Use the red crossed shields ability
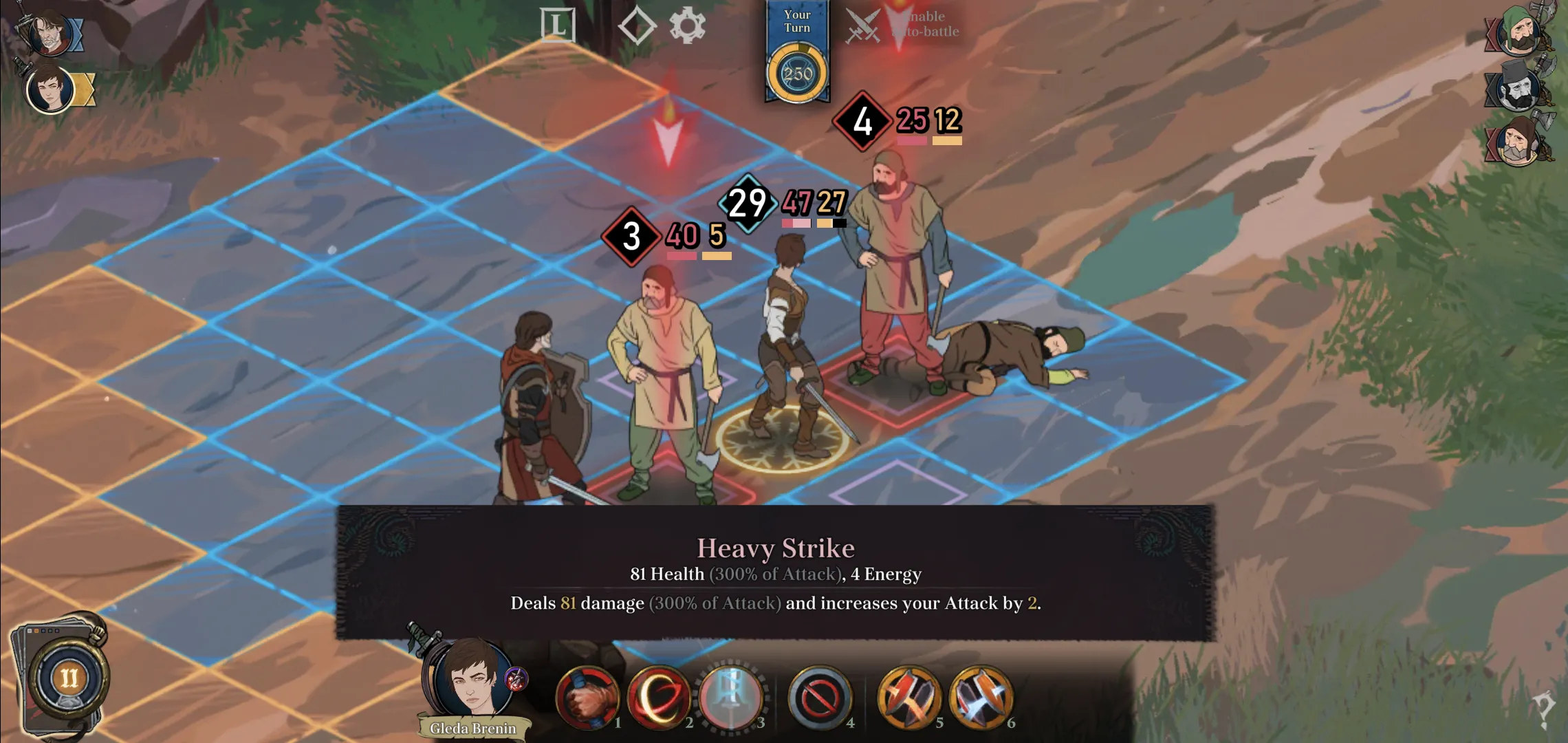This screenshot has width=1568, height=743. pos(908,698)
